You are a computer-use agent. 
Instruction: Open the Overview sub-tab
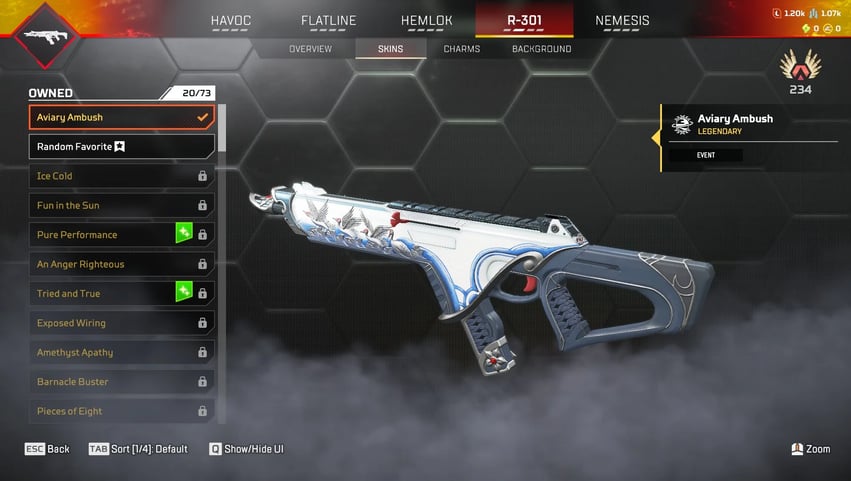click(311, 49)
